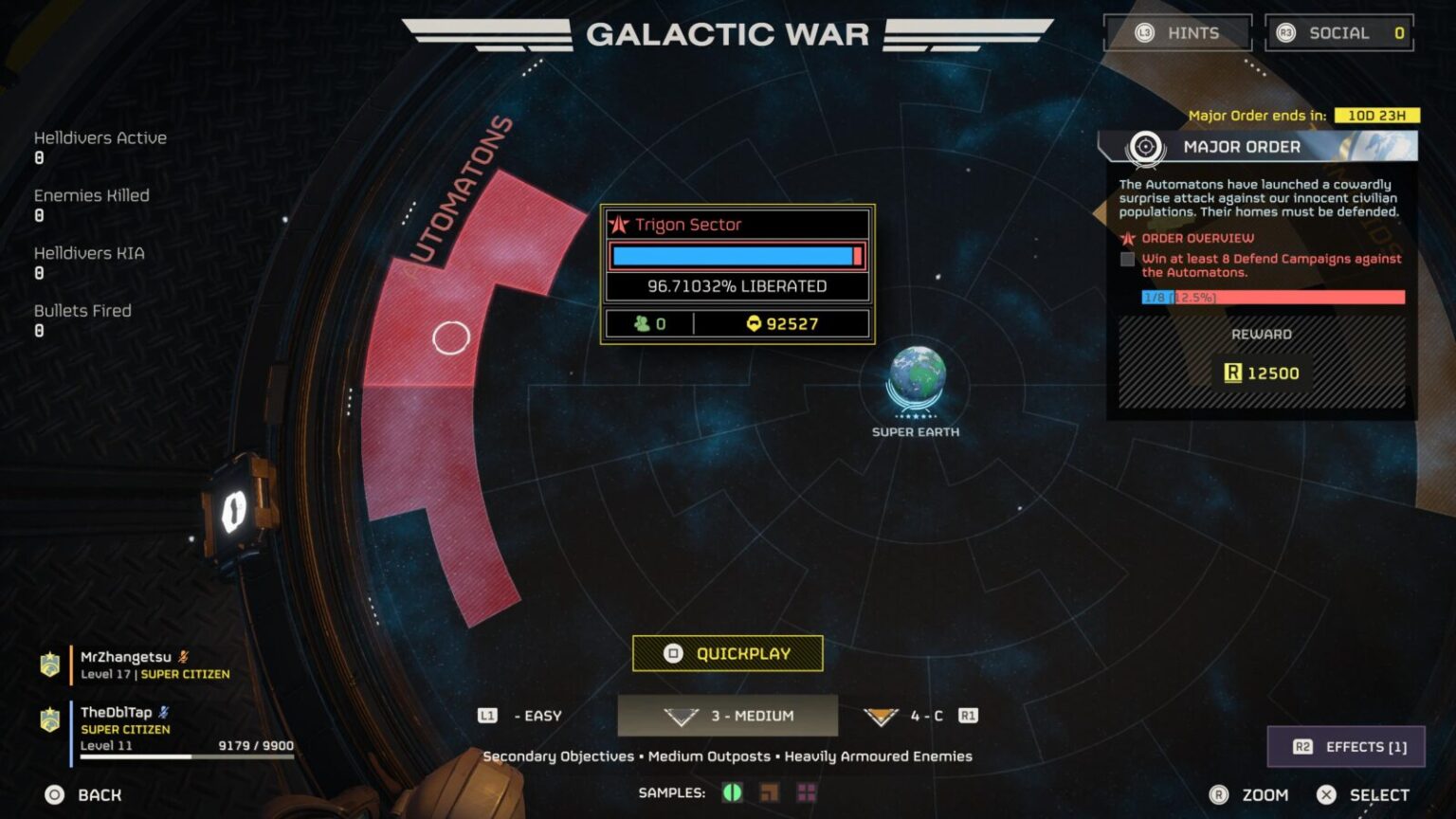
Task: Start a Quickplay match
Action: [727, 653]
